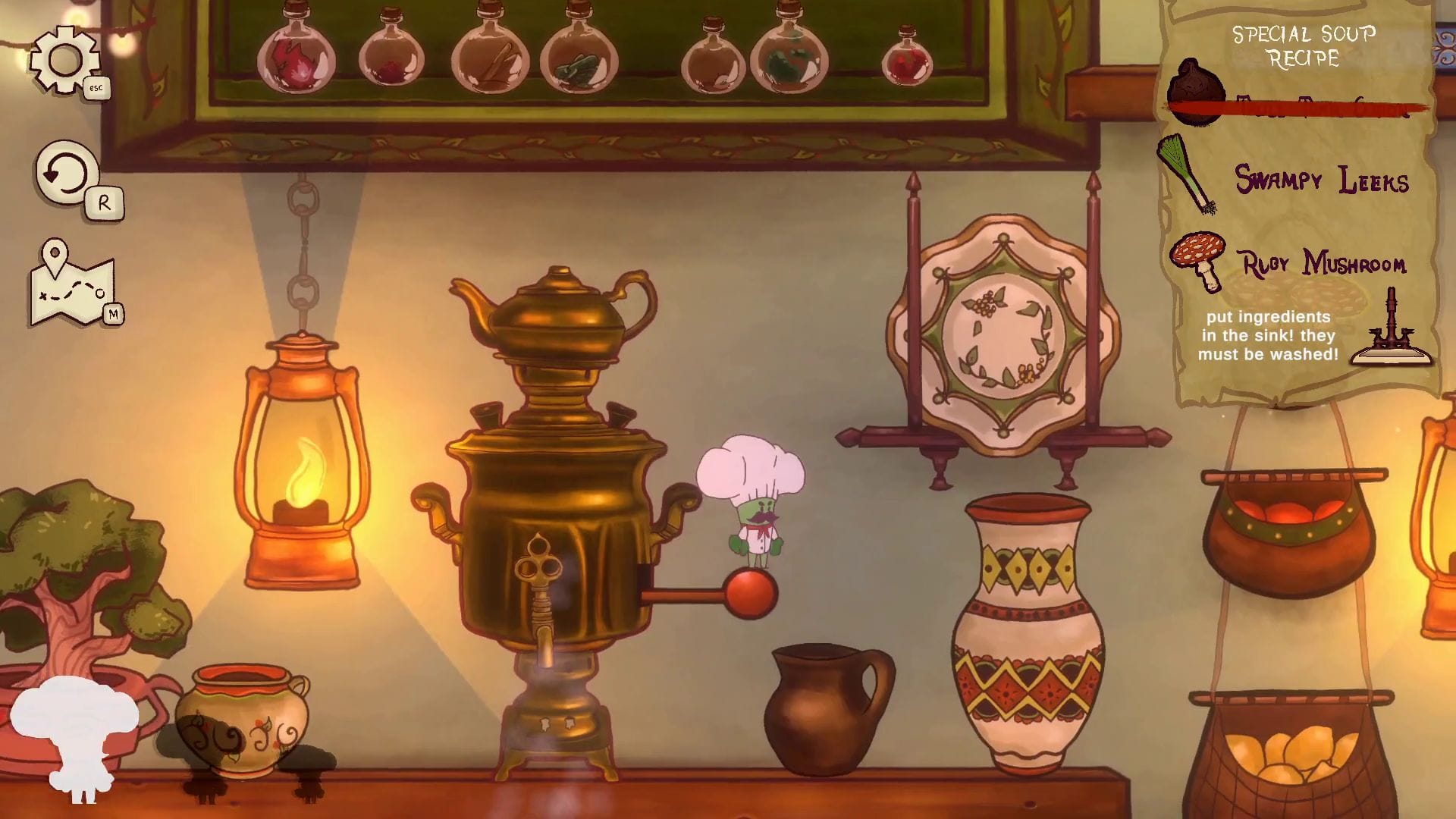Open the gear settings menu
1456x819 pixels.
point(65,61)
